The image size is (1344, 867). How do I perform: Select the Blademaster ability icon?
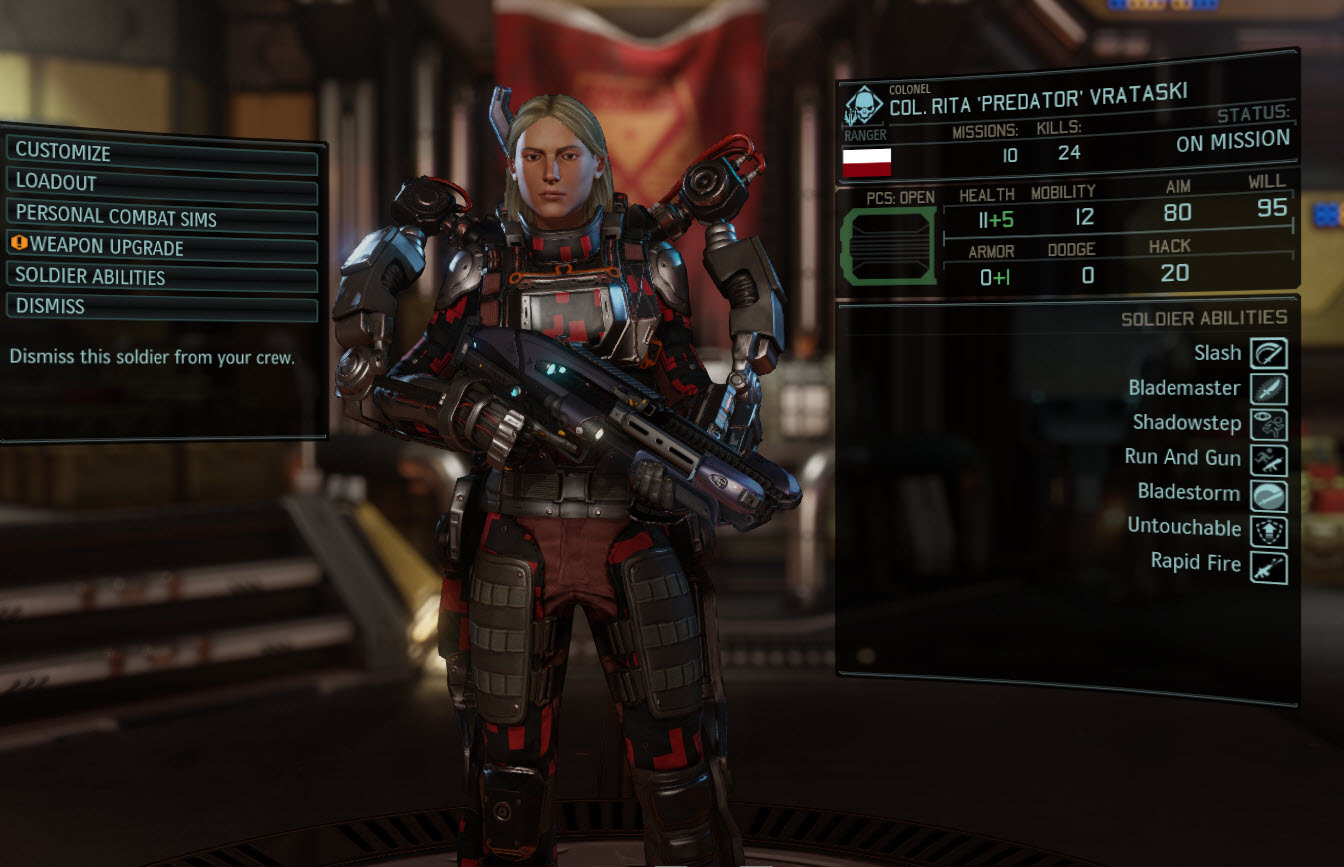(x=1268, y=388)
